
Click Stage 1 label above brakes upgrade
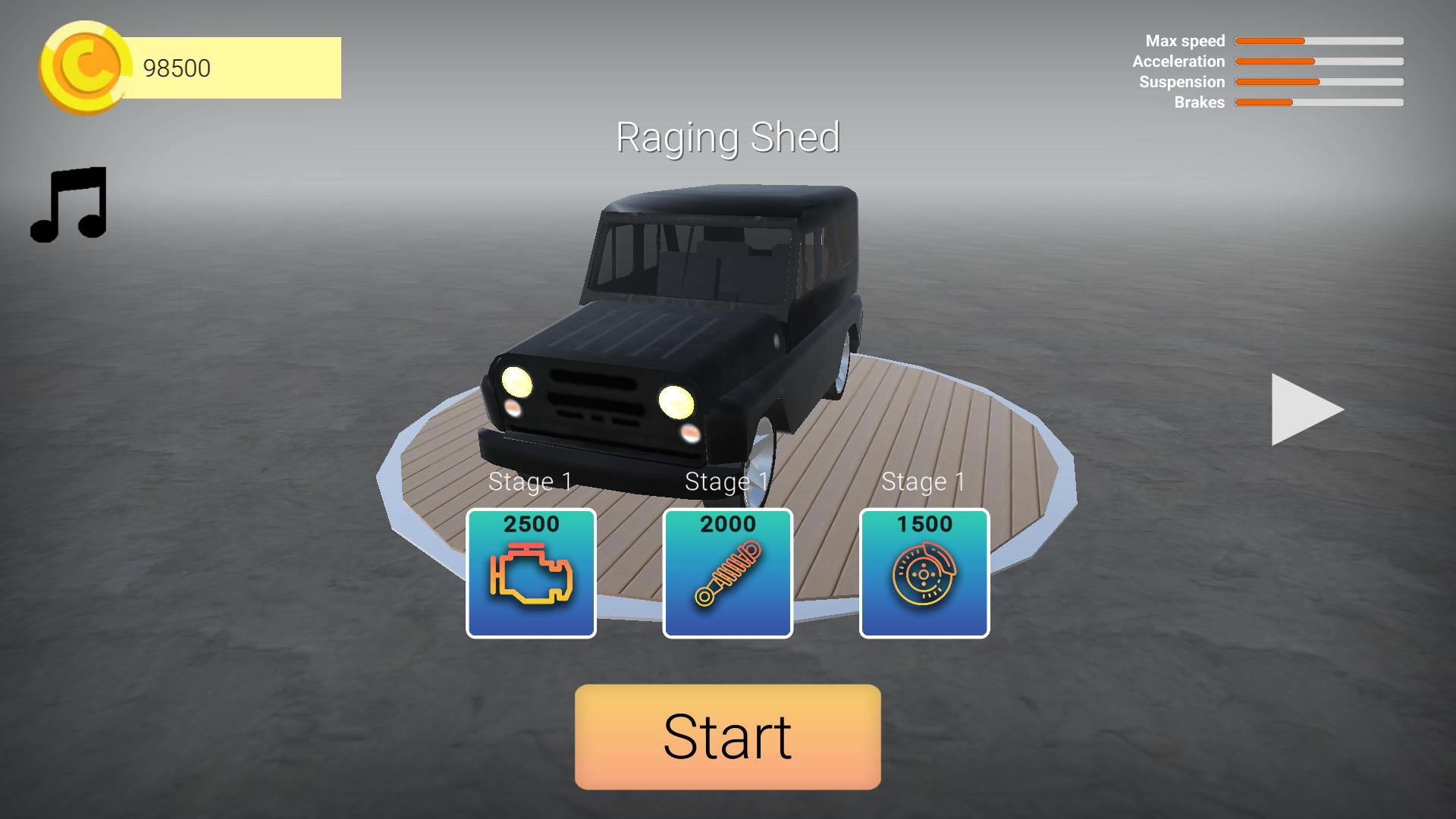coord(924,479)
